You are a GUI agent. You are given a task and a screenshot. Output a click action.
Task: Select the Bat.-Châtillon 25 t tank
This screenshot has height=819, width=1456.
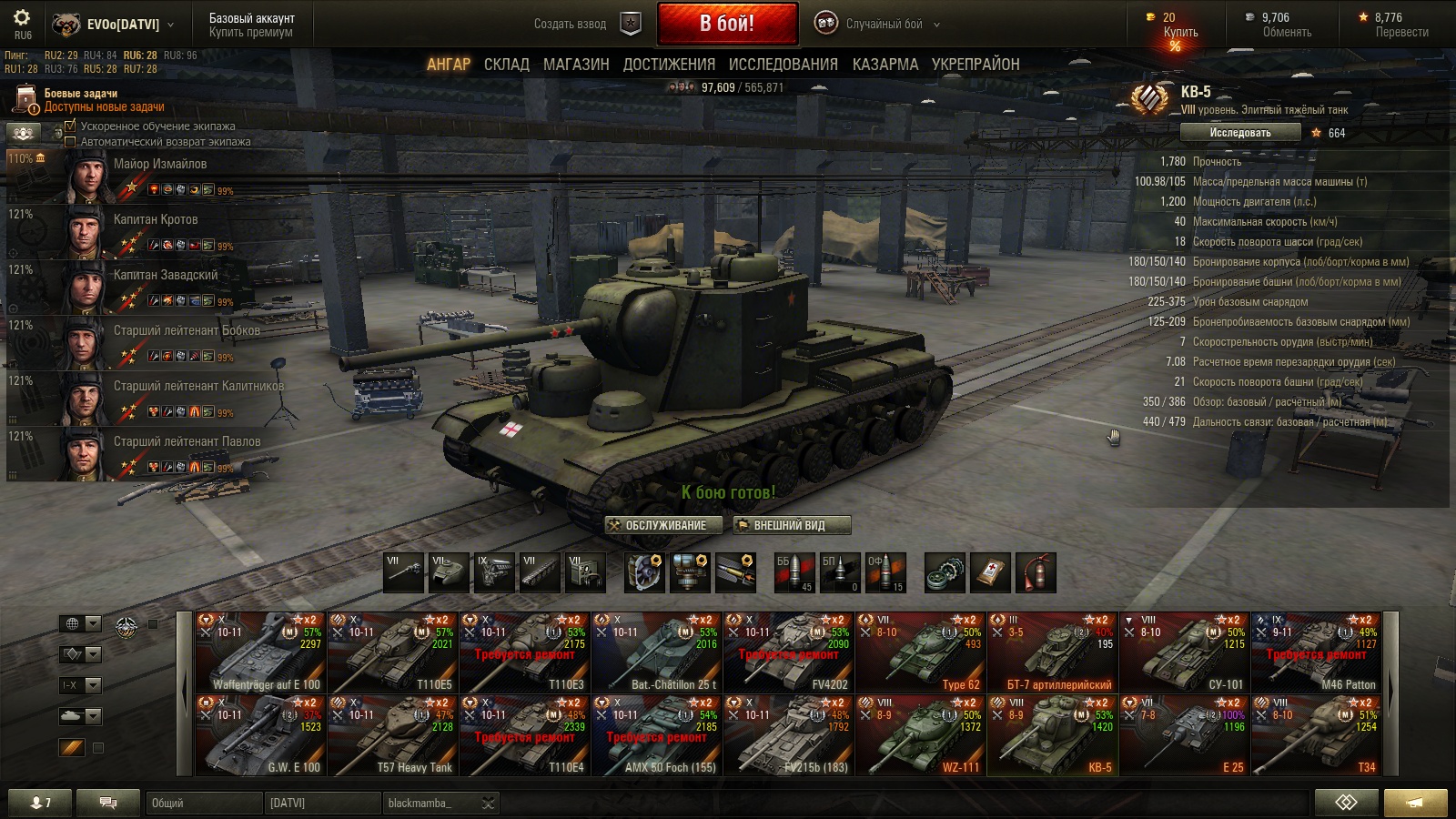pyautogui.click(x=657, y=652)
